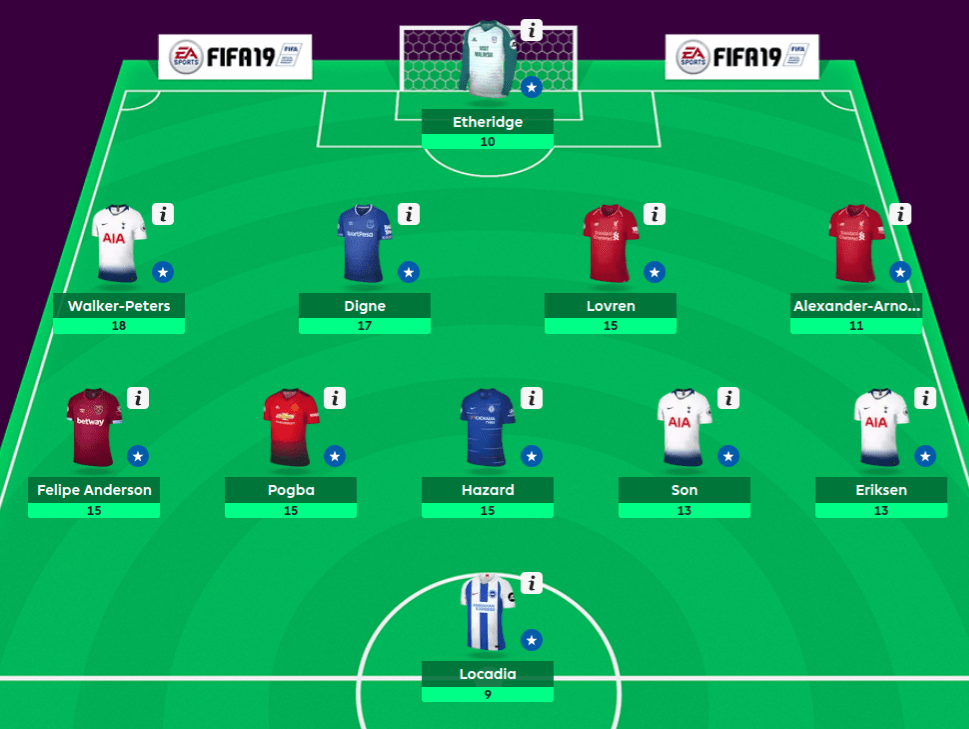View info for Lovren
Viewport: 969px width, 729px height.
click(655, 214)
